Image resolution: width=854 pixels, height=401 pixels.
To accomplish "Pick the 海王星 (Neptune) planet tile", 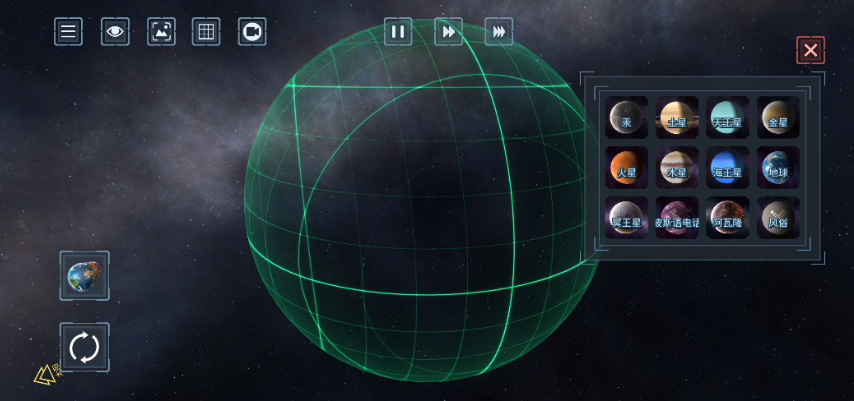I will click(727, 168).
